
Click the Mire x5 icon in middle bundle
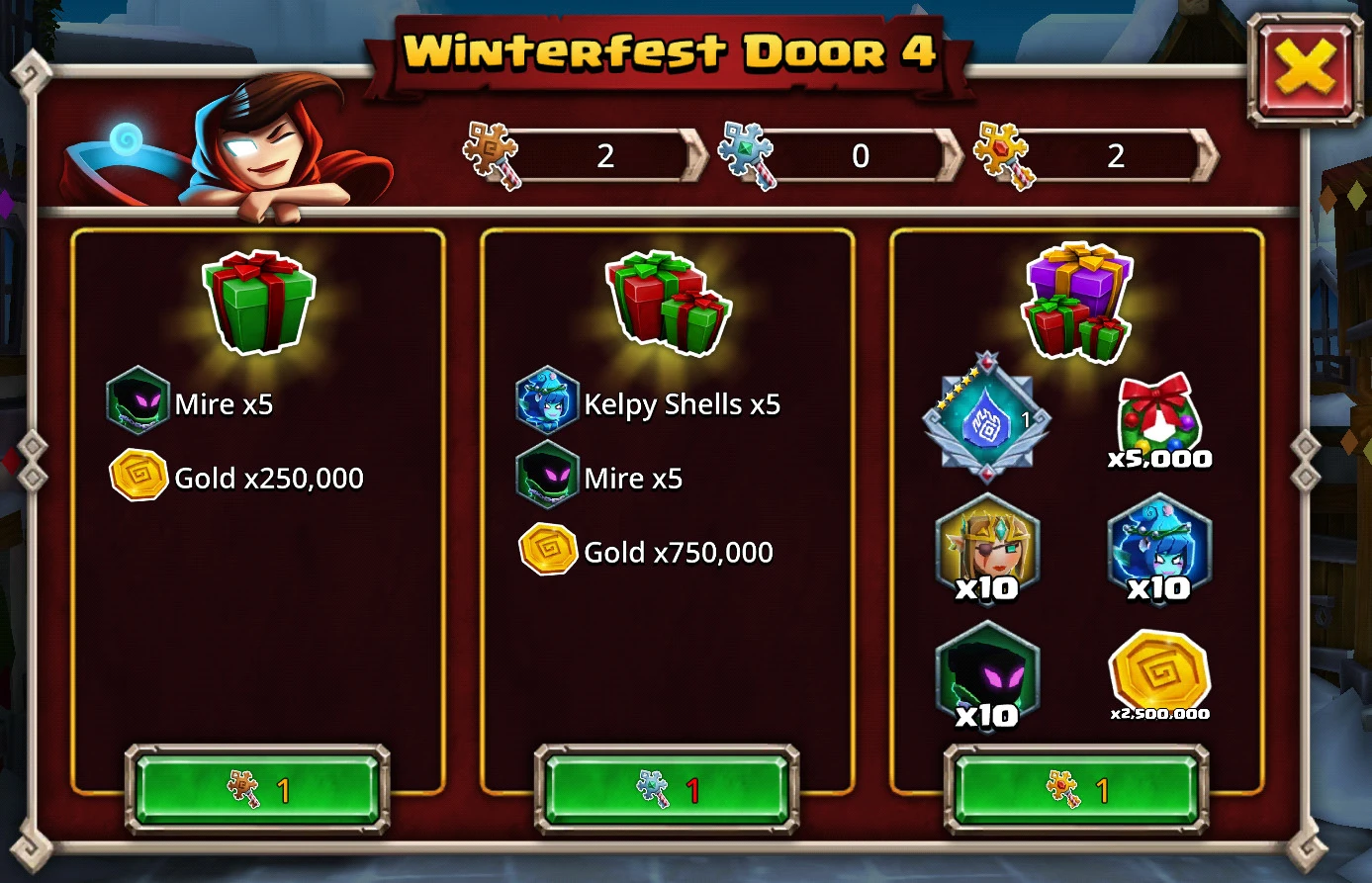pyautogui.click(x=547, y=477)
